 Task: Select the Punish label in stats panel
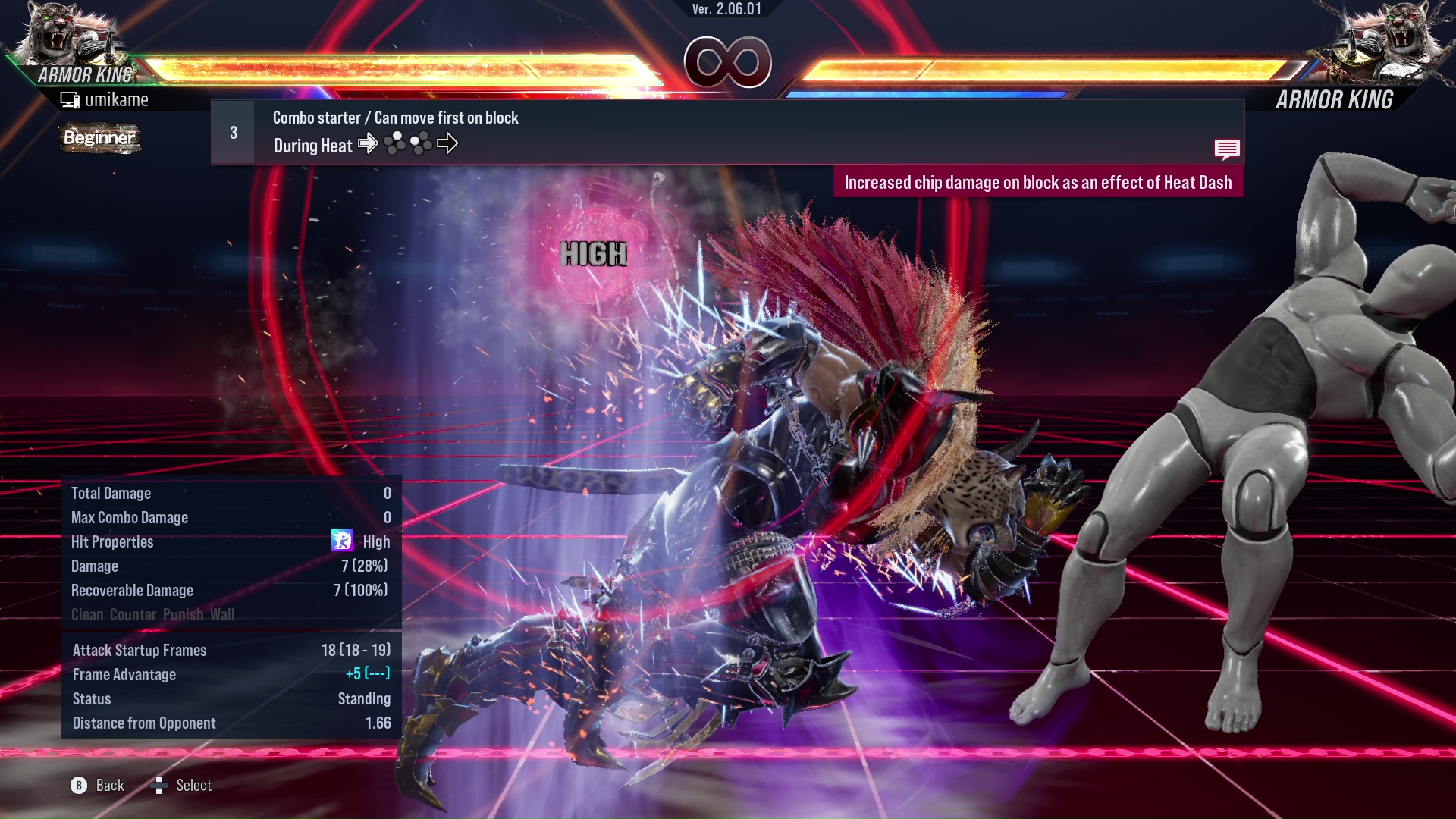click(185, 615)
